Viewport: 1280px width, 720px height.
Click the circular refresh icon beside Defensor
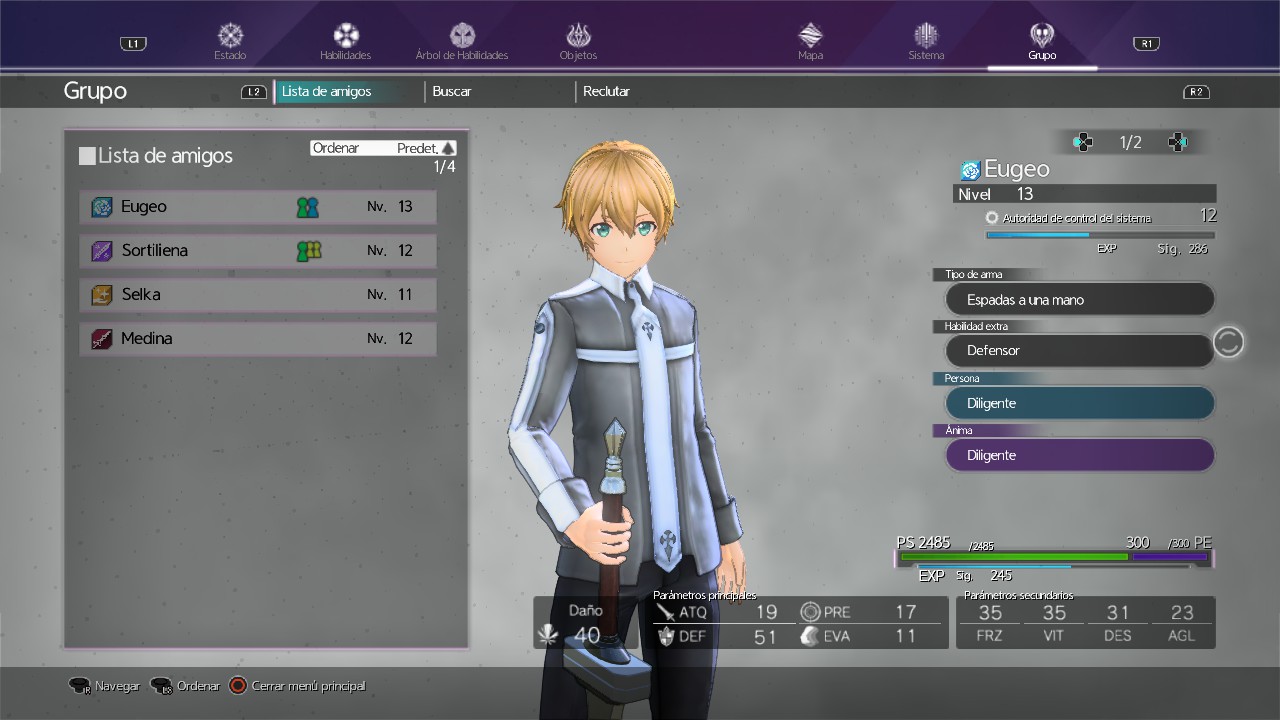click(x=1228, y=342)
